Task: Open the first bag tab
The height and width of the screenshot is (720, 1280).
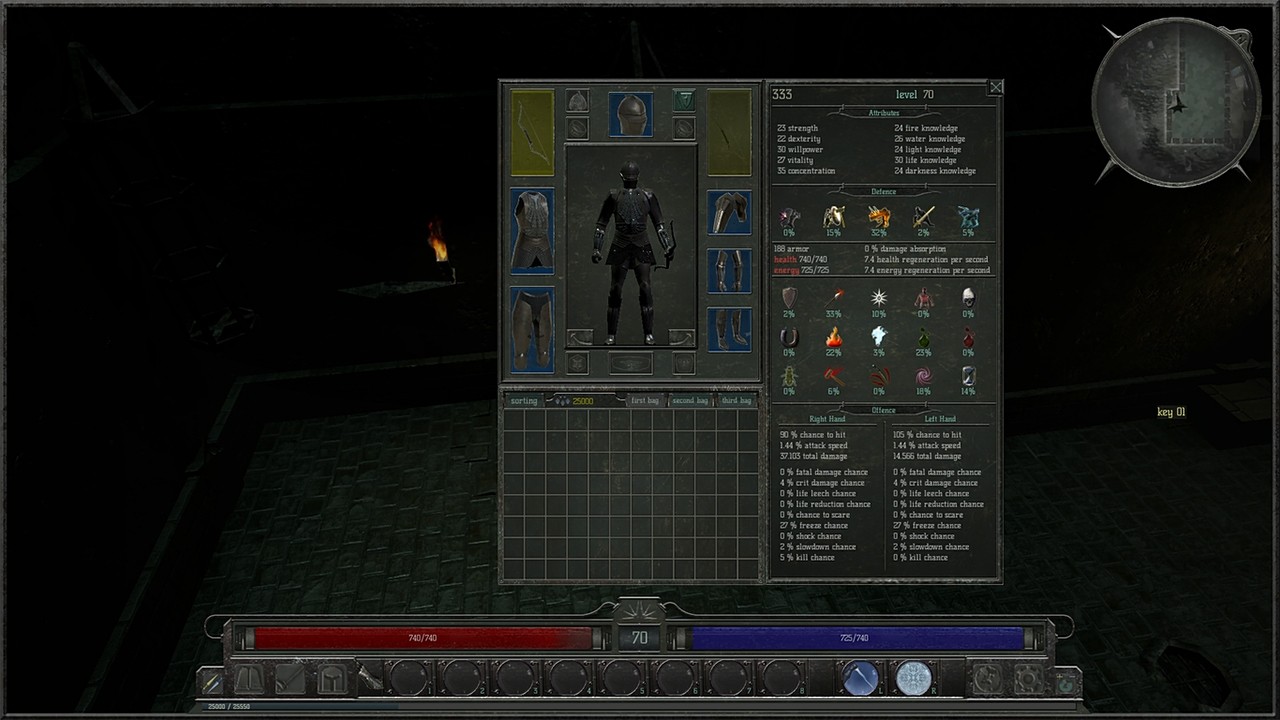Action: coord(645,400)
